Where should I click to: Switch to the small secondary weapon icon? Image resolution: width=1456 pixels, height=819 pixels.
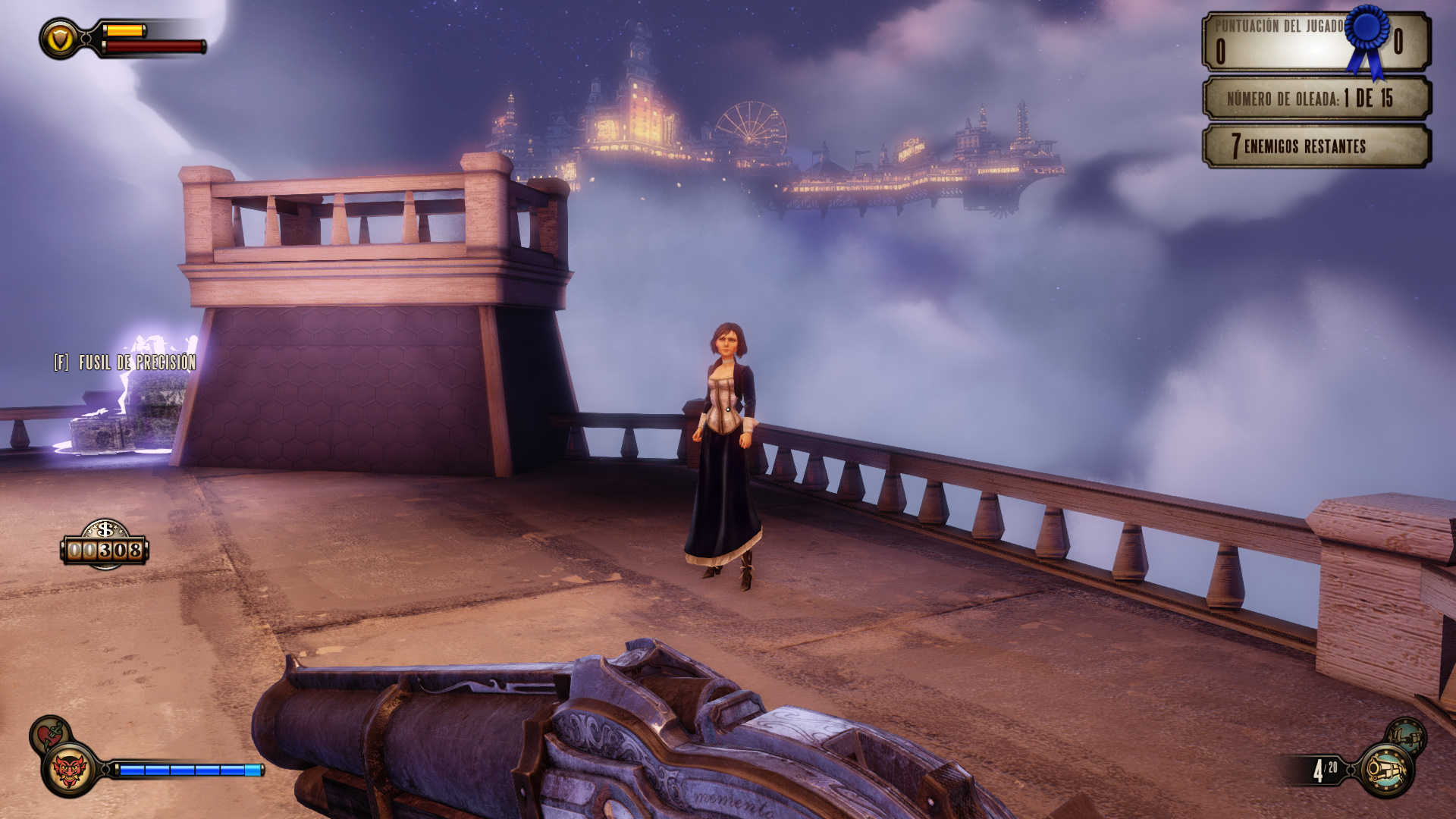click(x=1406, y=736)
